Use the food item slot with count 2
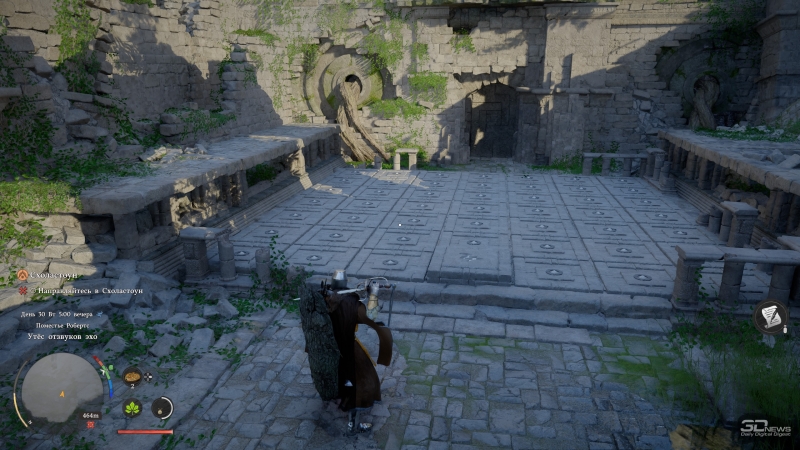This screenshot has height=450, width=800. (x=132, y=377)
